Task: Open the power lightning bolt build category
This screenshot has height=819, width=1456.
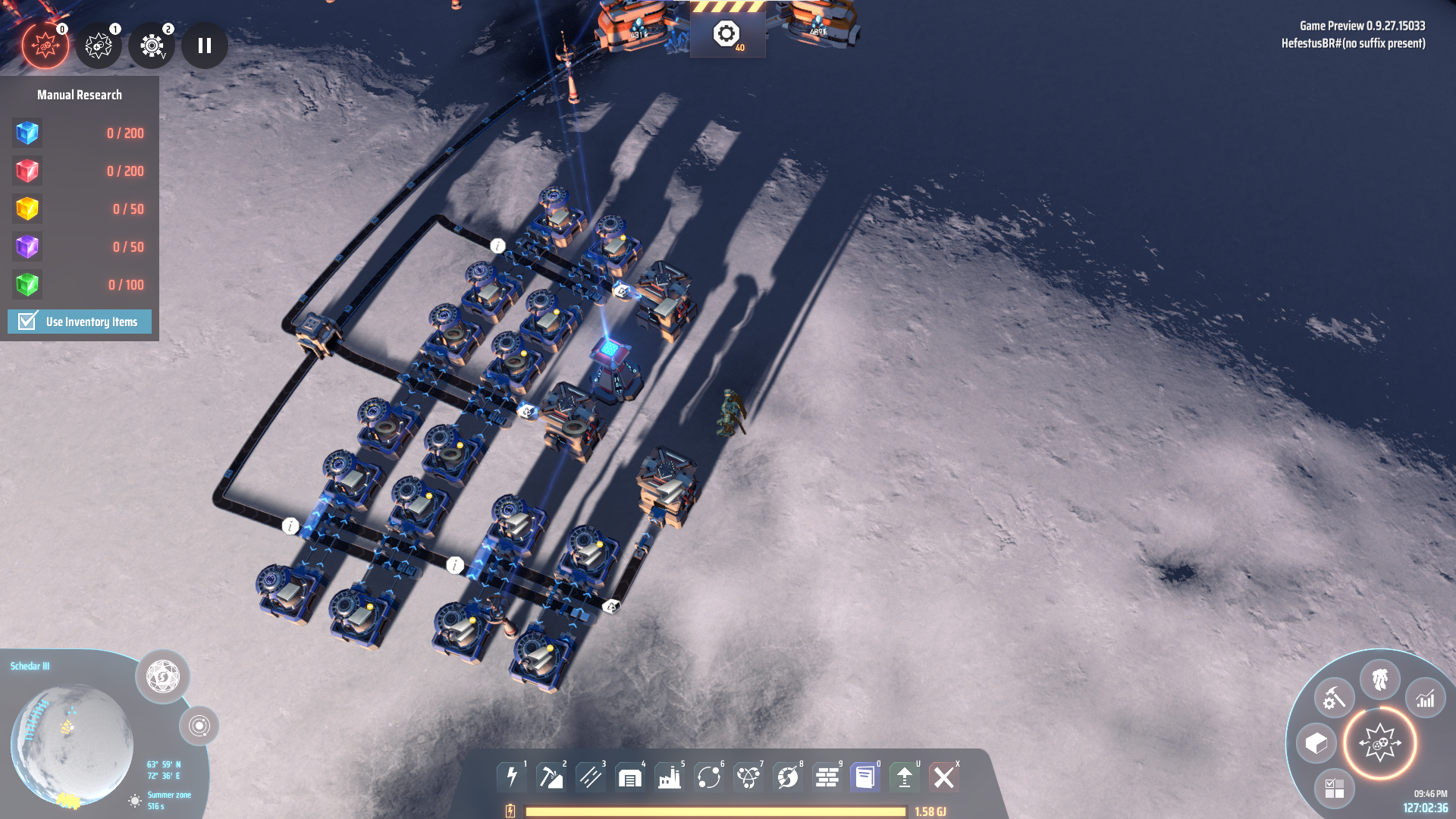Action: click(513, 777)
